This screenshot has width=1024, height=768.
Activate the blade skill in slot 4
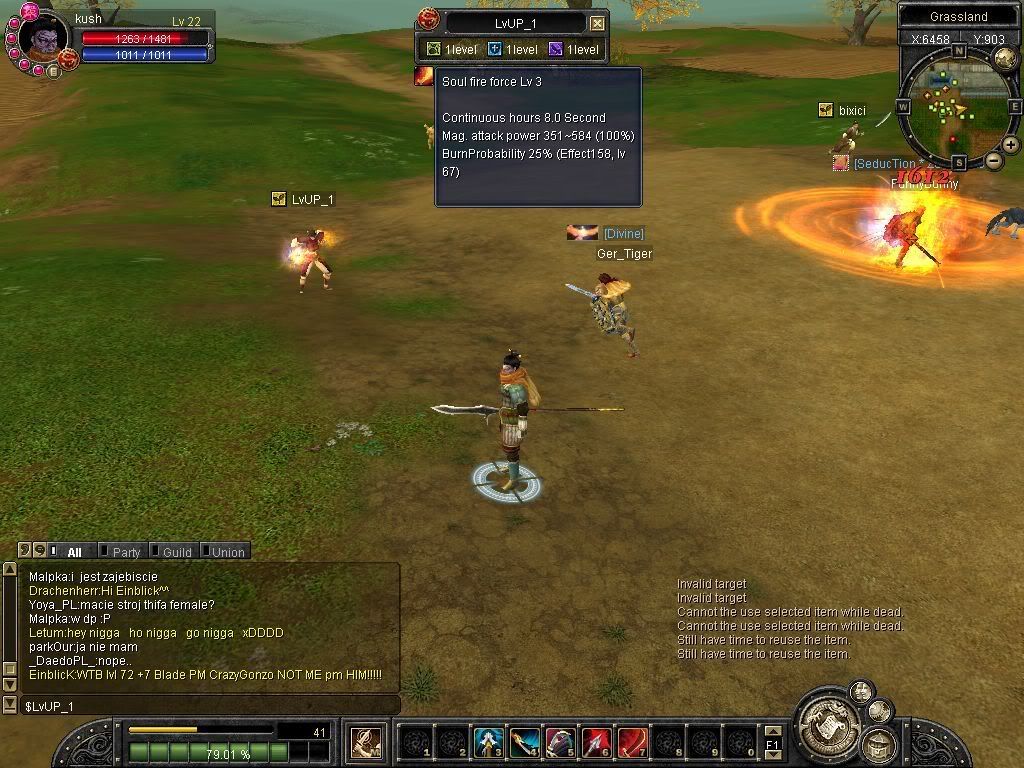coord(524,742)
